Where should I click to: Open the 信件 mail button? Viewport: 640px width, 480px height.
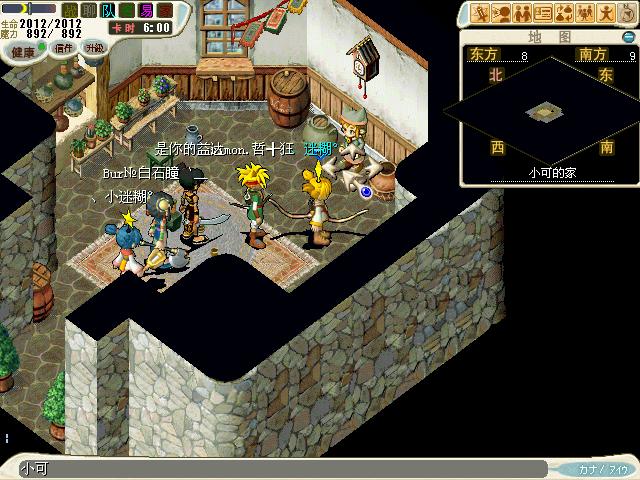tap(65, 47)
